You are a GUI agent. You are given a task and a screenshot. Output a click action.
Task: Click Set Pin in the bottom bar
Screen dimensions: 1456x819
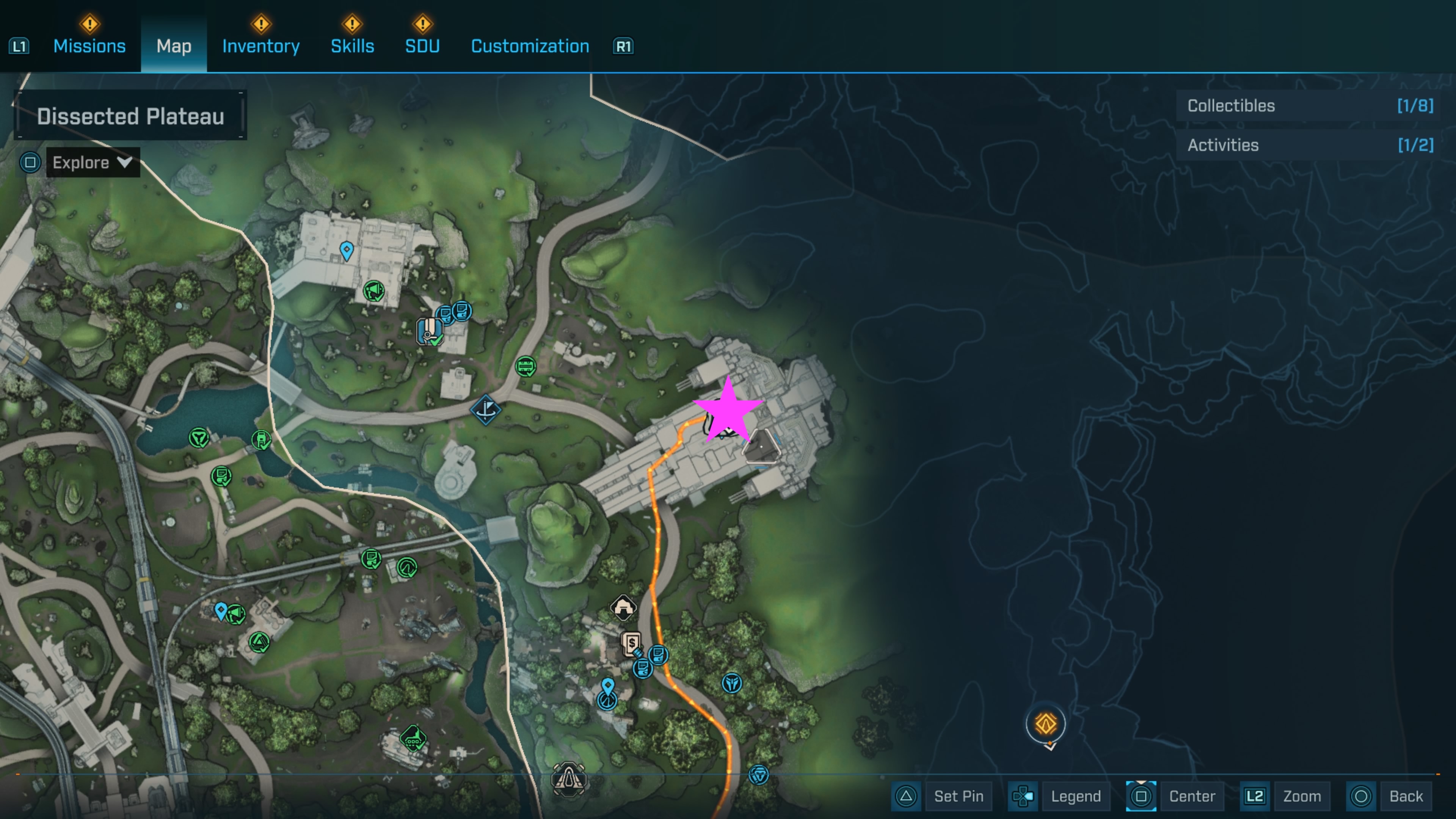959,796
